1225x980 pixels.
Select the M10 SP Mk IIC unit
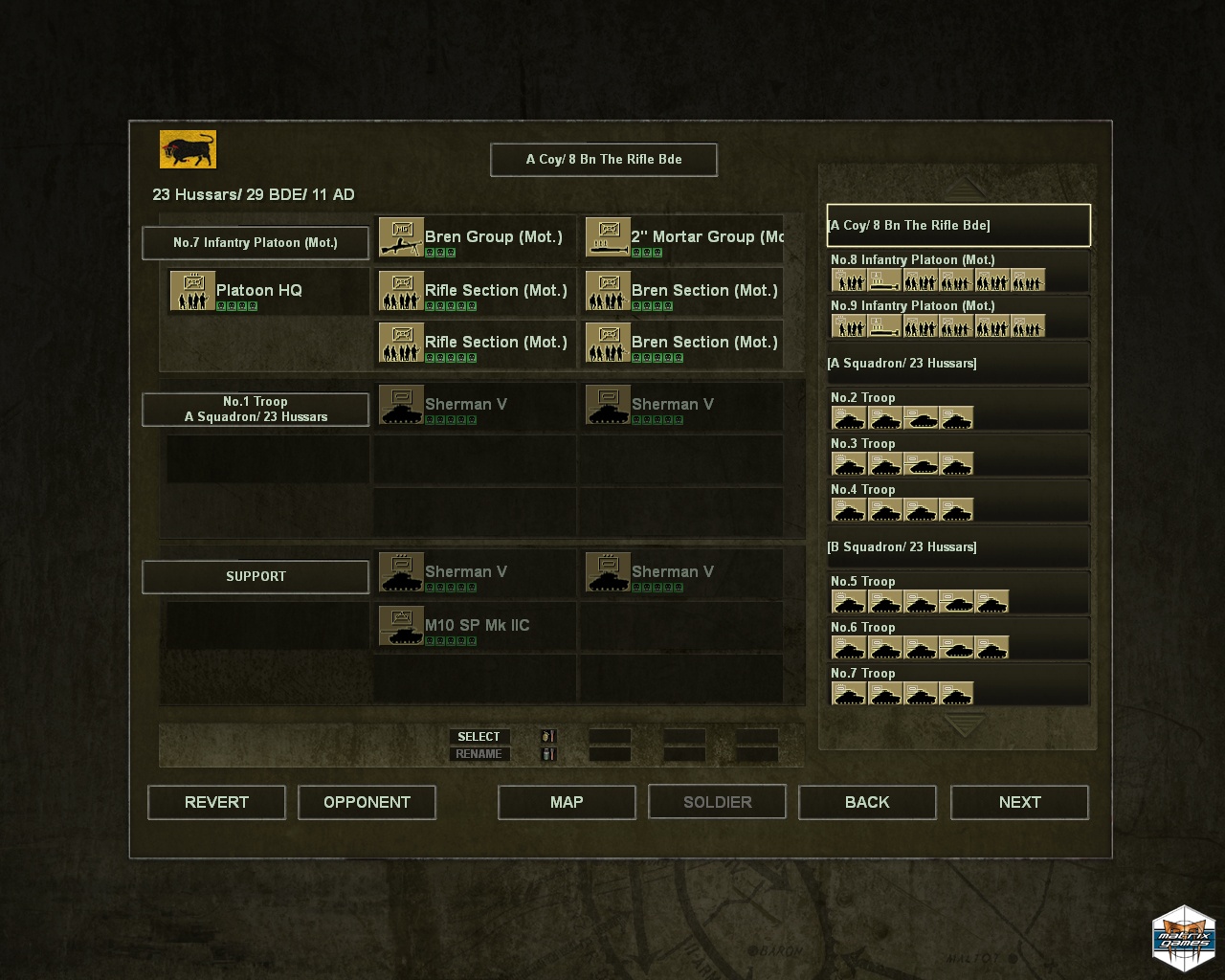(x=475, y=626)
